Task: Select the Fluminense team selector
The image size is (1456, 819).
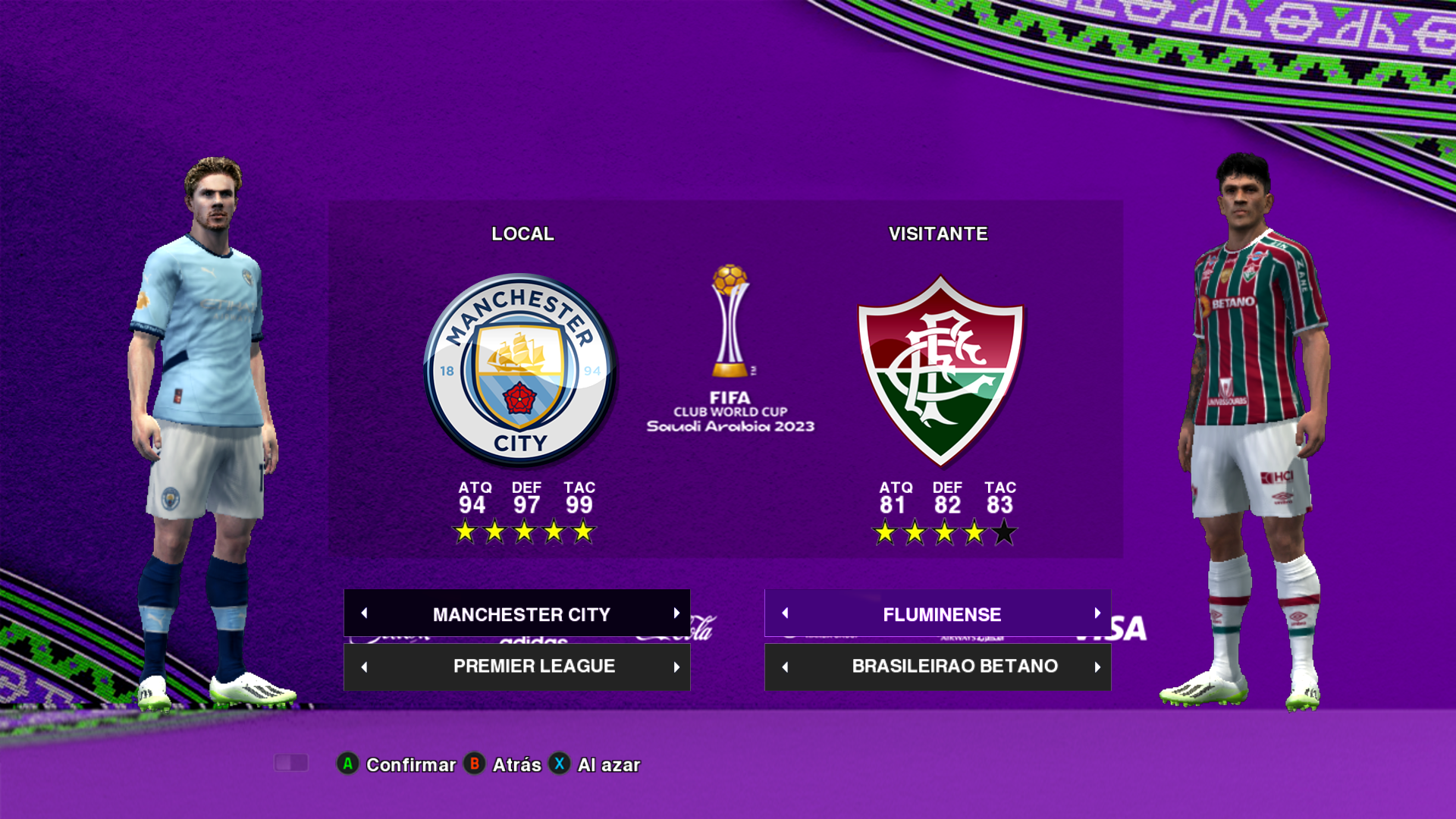Action: (x=941, y=613)
